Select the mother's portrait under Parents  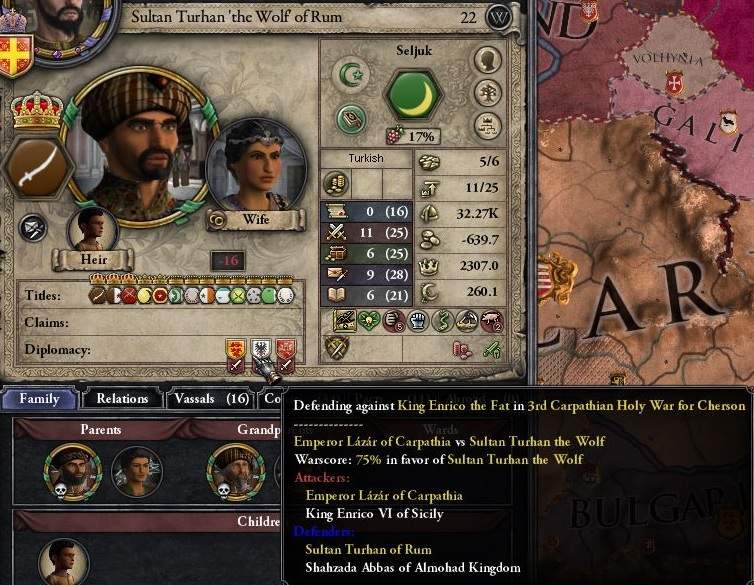(137, 470)
